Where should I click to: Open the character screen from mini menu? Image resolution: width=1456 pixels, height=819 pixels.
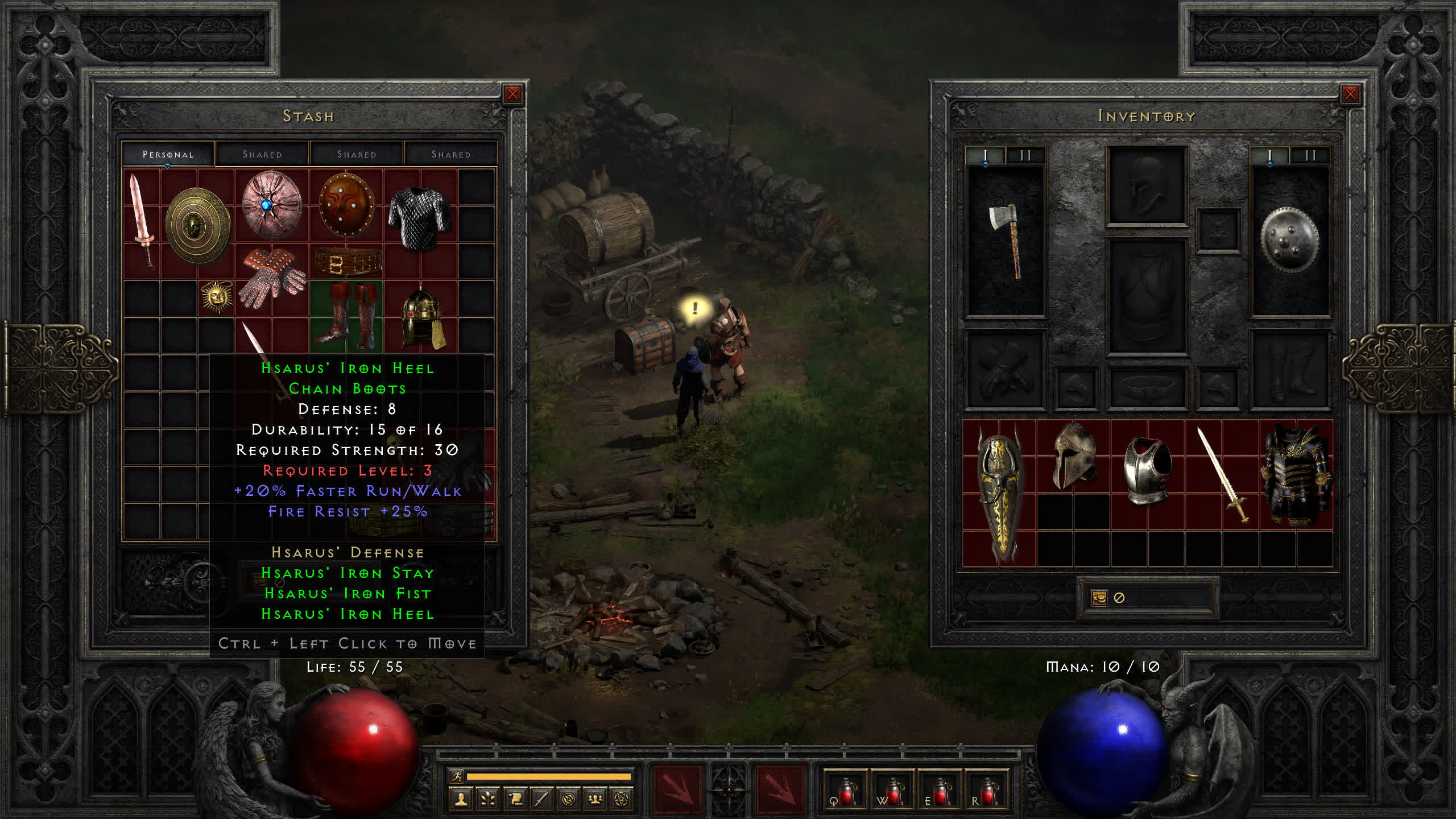pyautogui.click(x=461, y=800)
